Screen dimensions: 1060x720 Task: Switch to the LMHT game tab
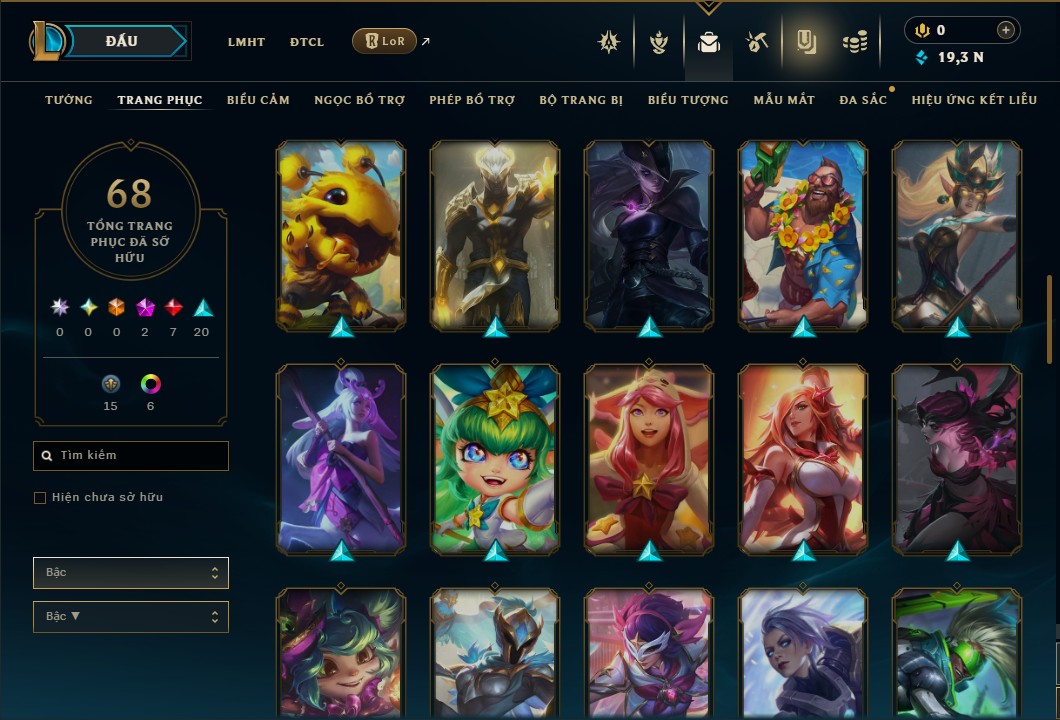(246, 42)
